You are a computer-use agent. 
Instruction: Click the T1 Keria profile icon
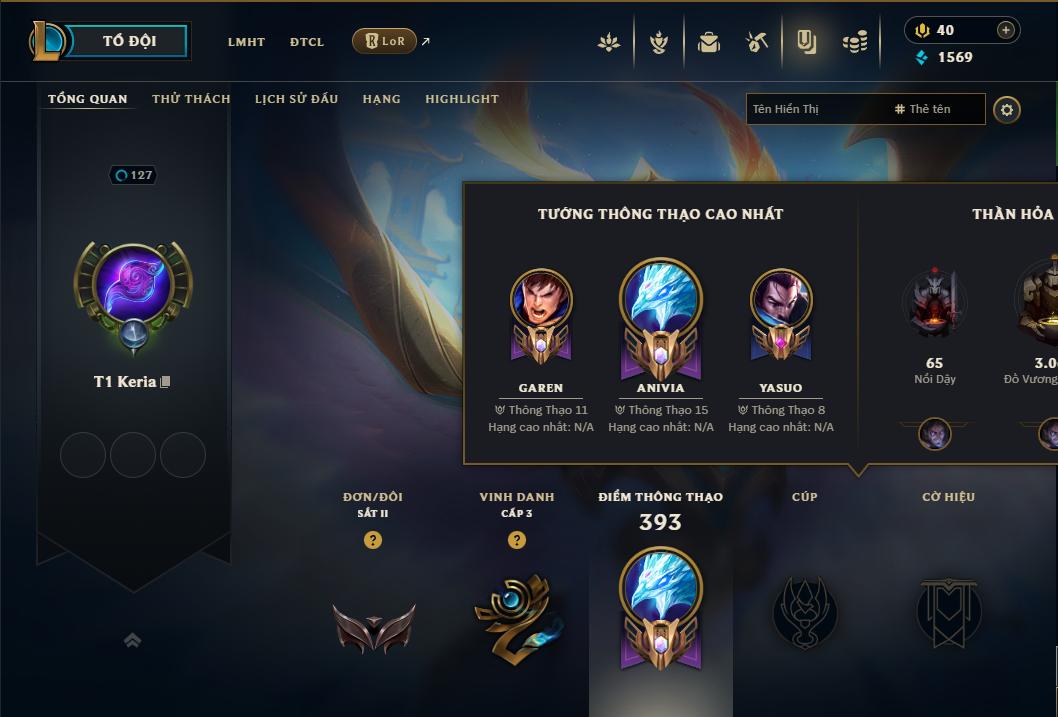click(x=133, y=287)
